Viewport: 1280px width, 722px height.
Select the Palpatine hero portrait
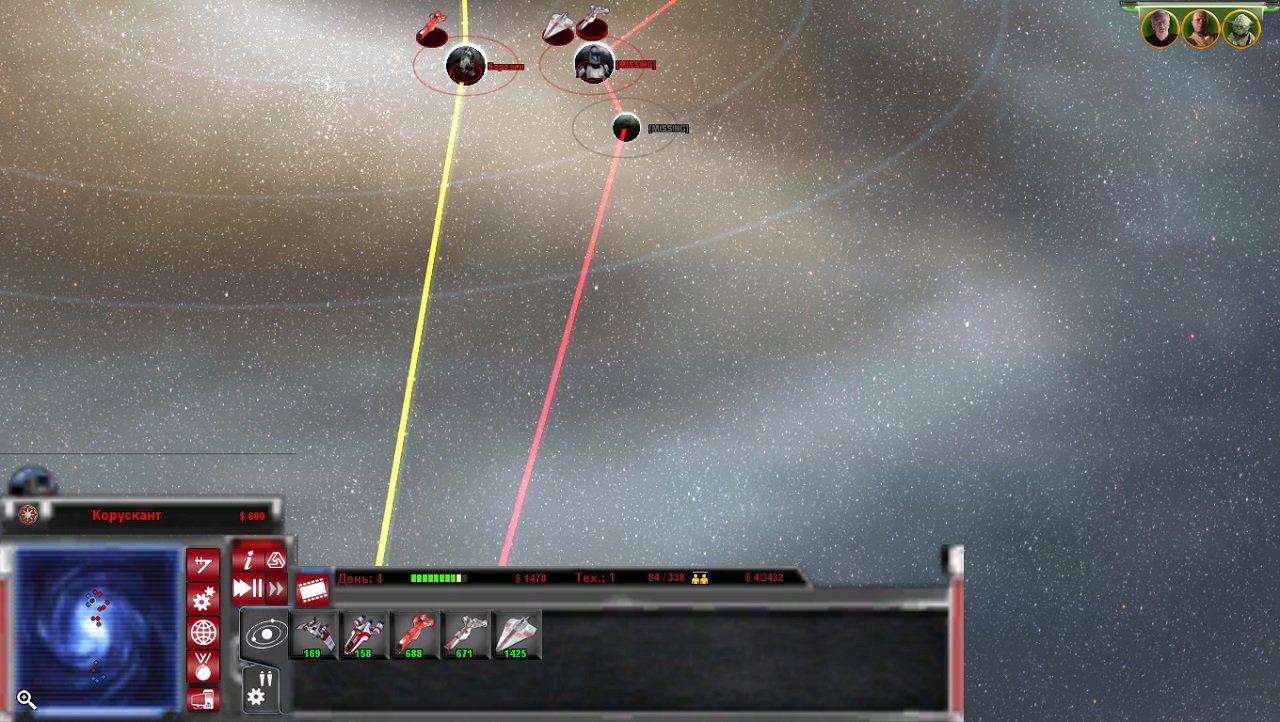[x=1161, y=29]
